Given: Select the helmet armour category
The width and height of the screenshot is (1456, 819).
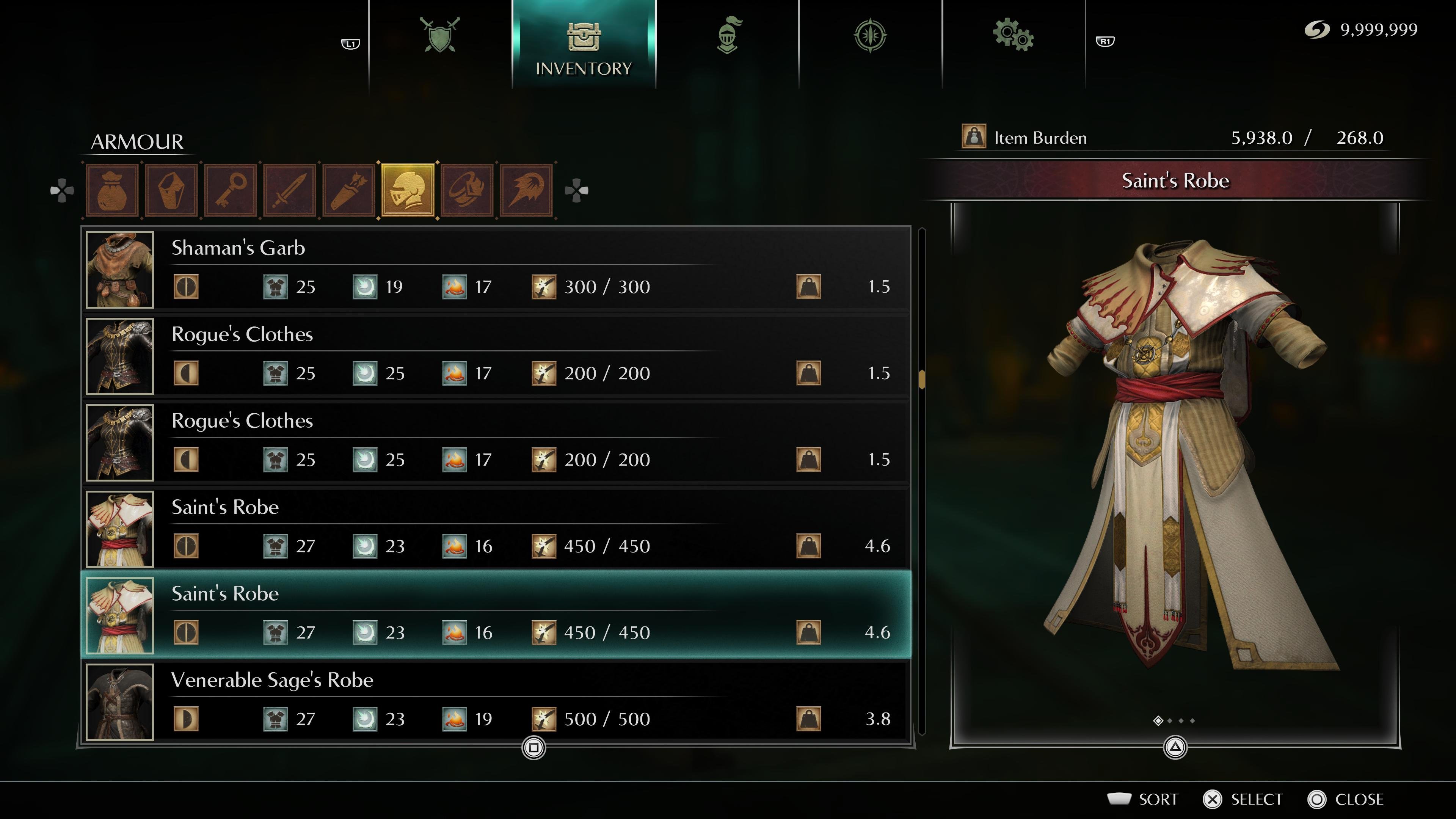Looking at the screenshot, I should coord(408,190).
